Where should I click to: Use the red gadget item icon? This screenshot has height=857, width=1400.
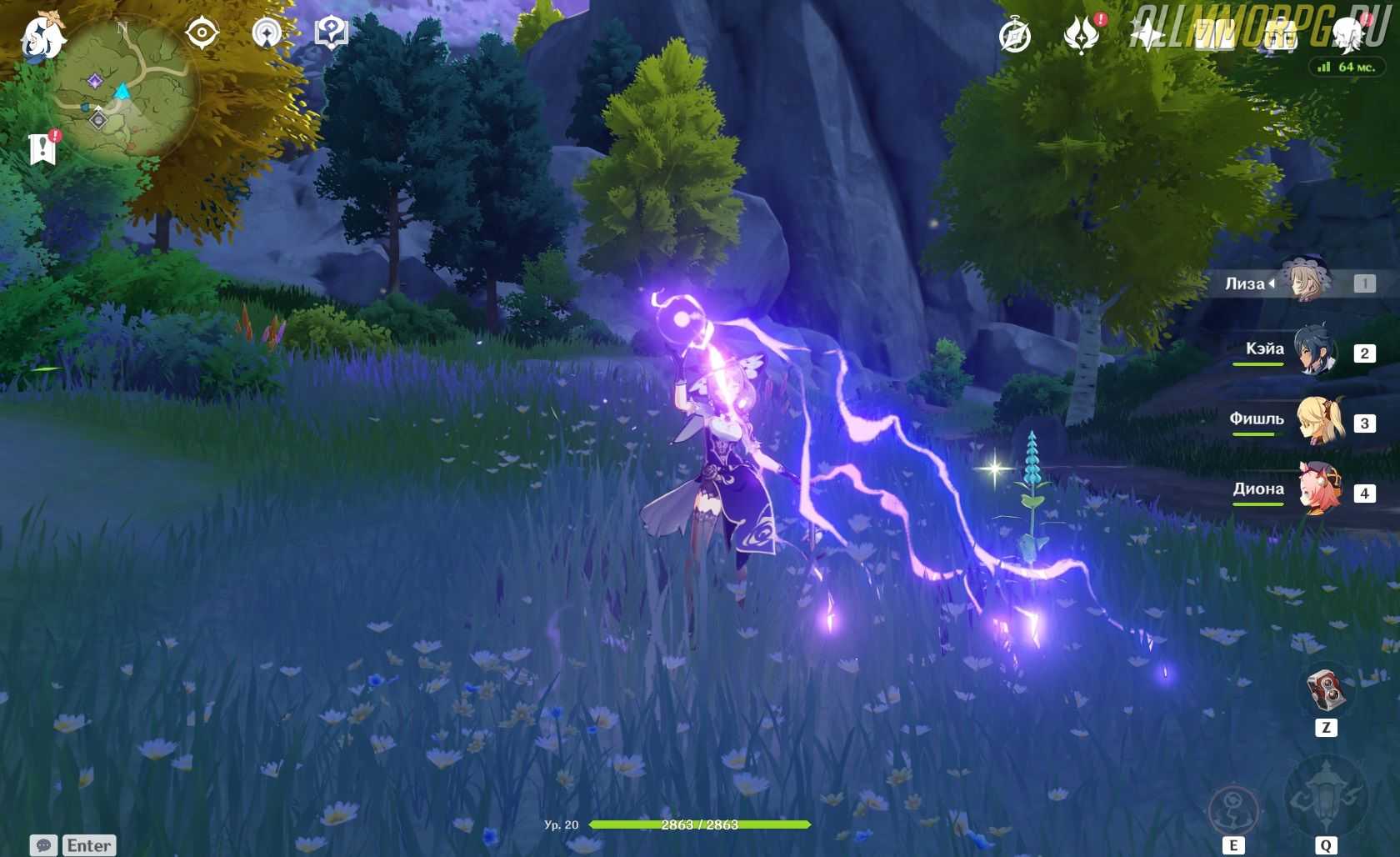1325,689
